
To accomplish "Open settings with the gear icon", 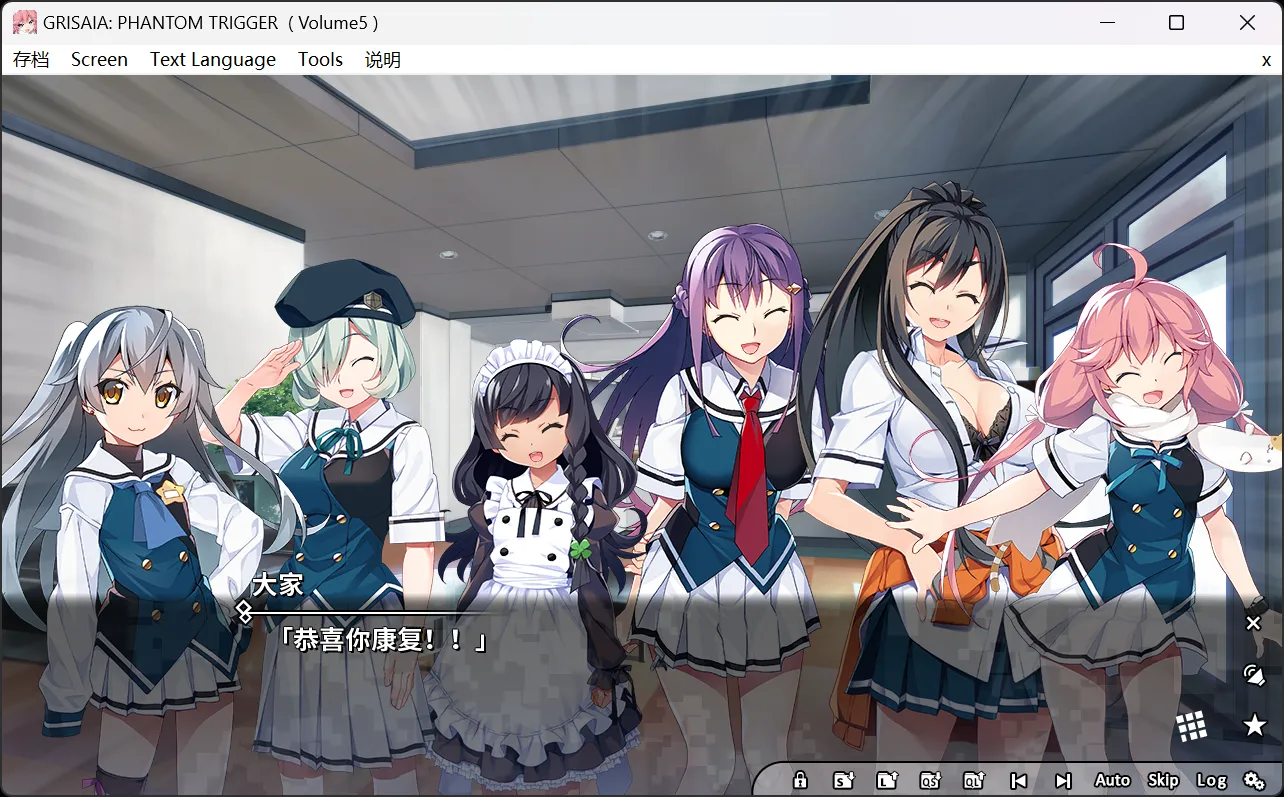I will click(x=1256, y=779).
